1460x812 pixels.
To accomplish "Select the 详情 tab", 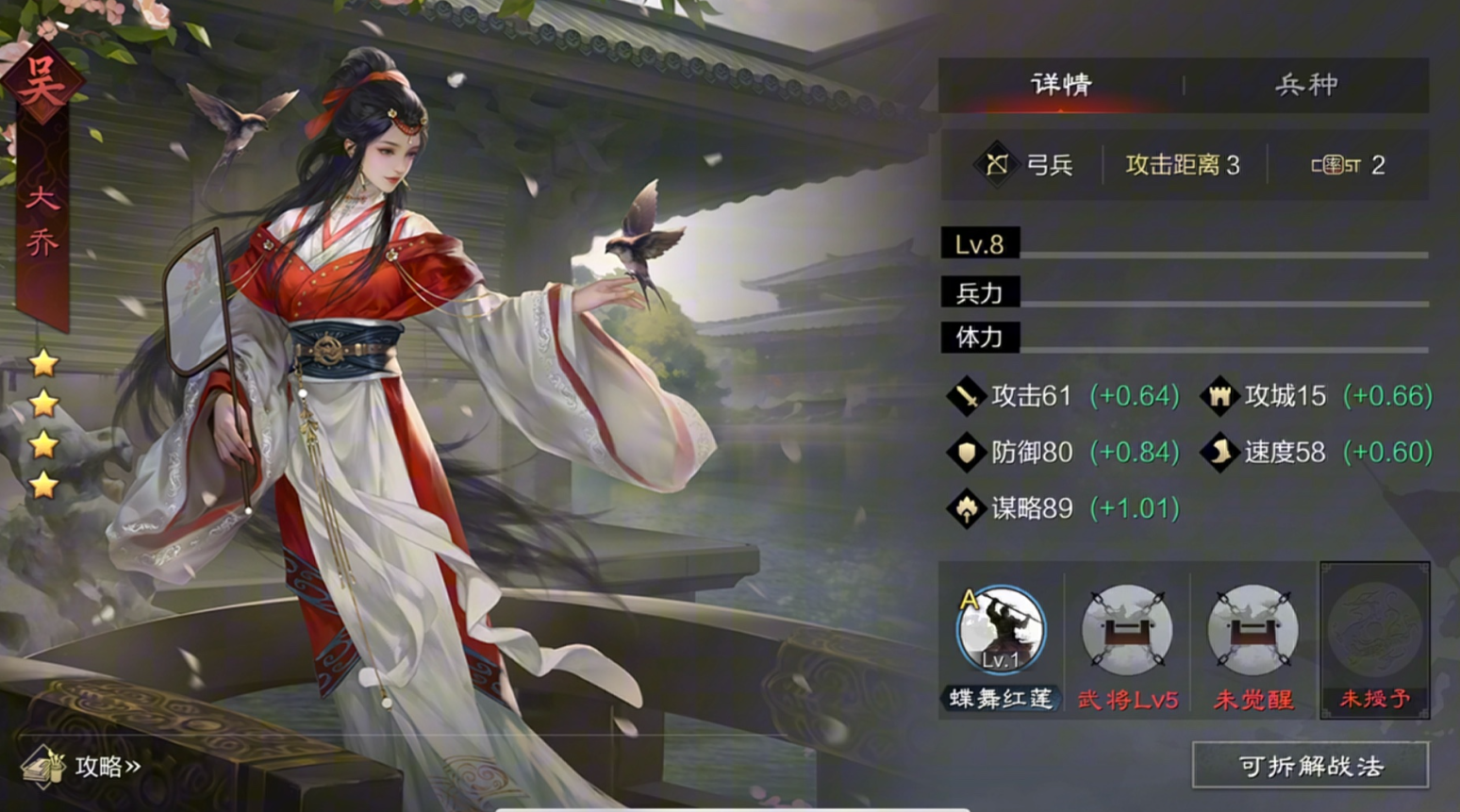I will pos(1061,84).
